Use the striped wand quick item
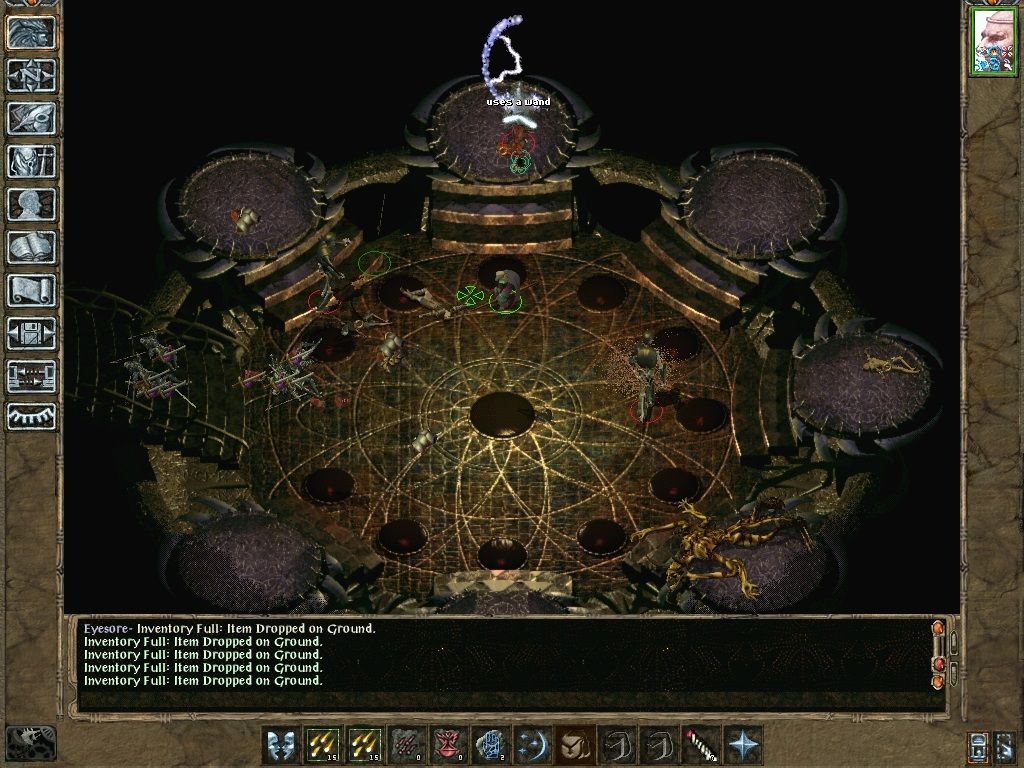Viewport: 1024px width, 768px height. tap(701, 745)
